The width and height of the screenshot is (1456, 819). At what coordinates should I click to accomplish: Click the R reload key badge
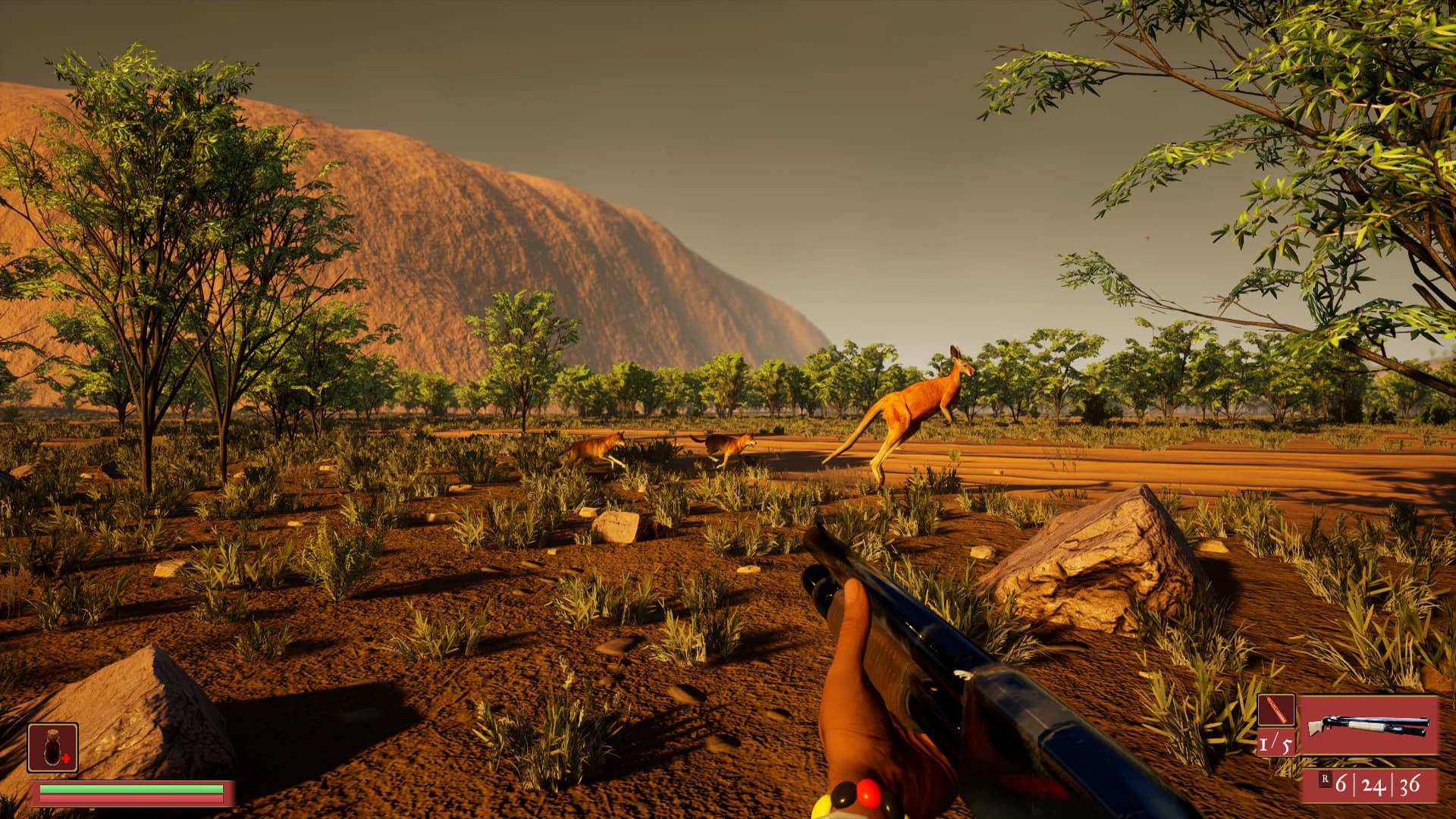[1325, 781]
